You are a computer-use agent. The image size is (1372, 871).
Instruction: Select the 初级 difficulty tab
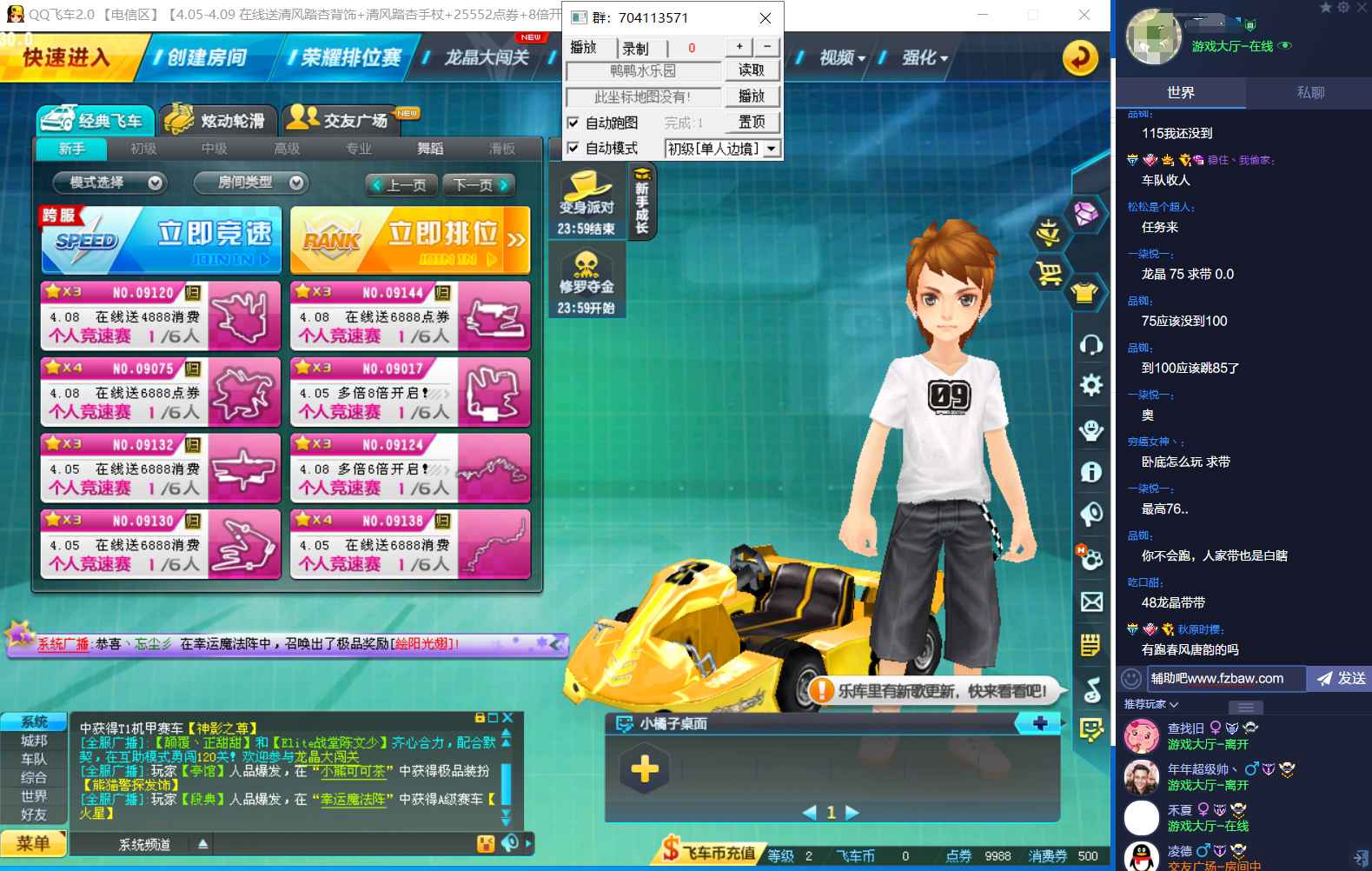coord(143,149)
